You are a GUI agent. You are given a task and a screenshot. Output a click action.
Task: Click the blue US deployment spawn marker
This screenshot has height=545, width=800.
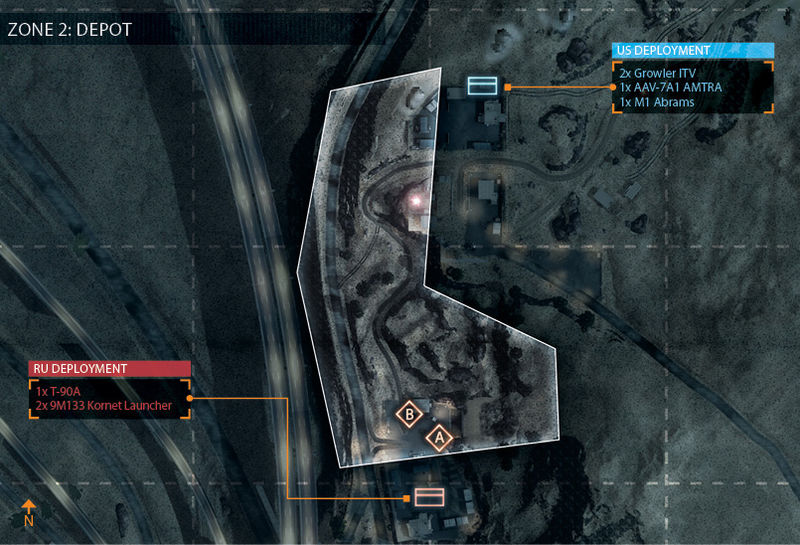(x=483, y=86)
